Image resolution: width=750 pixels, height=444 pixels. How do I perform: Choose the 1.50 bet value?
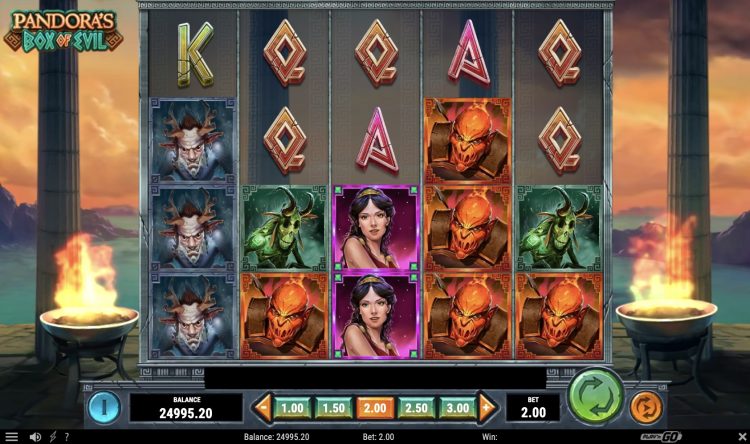pyautogui.click(x=334, y=408)
